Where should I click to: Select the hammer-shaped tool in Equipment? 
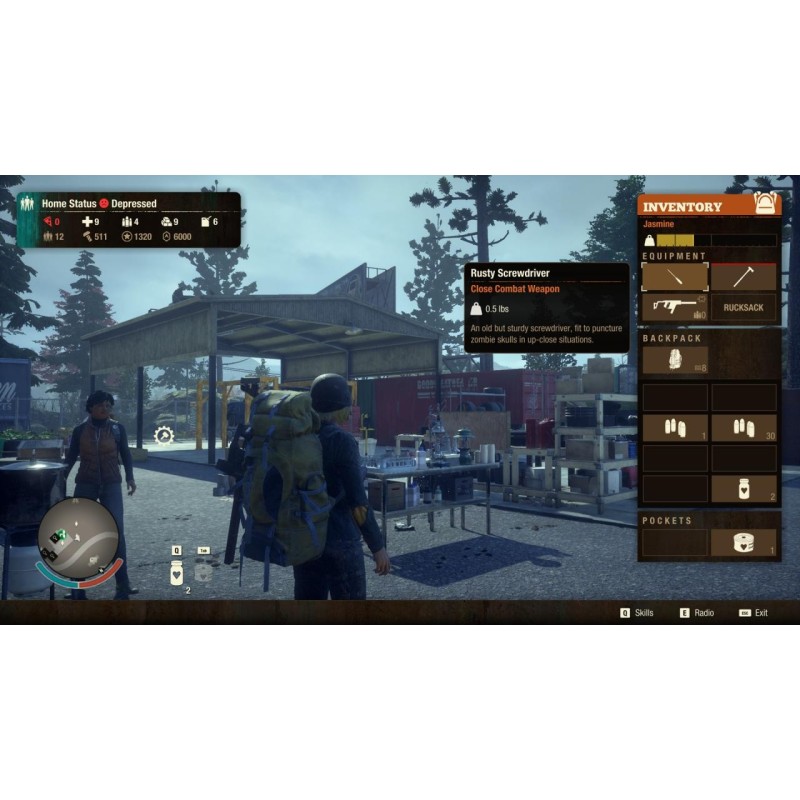pyautogui.click(x=743, y=277)
